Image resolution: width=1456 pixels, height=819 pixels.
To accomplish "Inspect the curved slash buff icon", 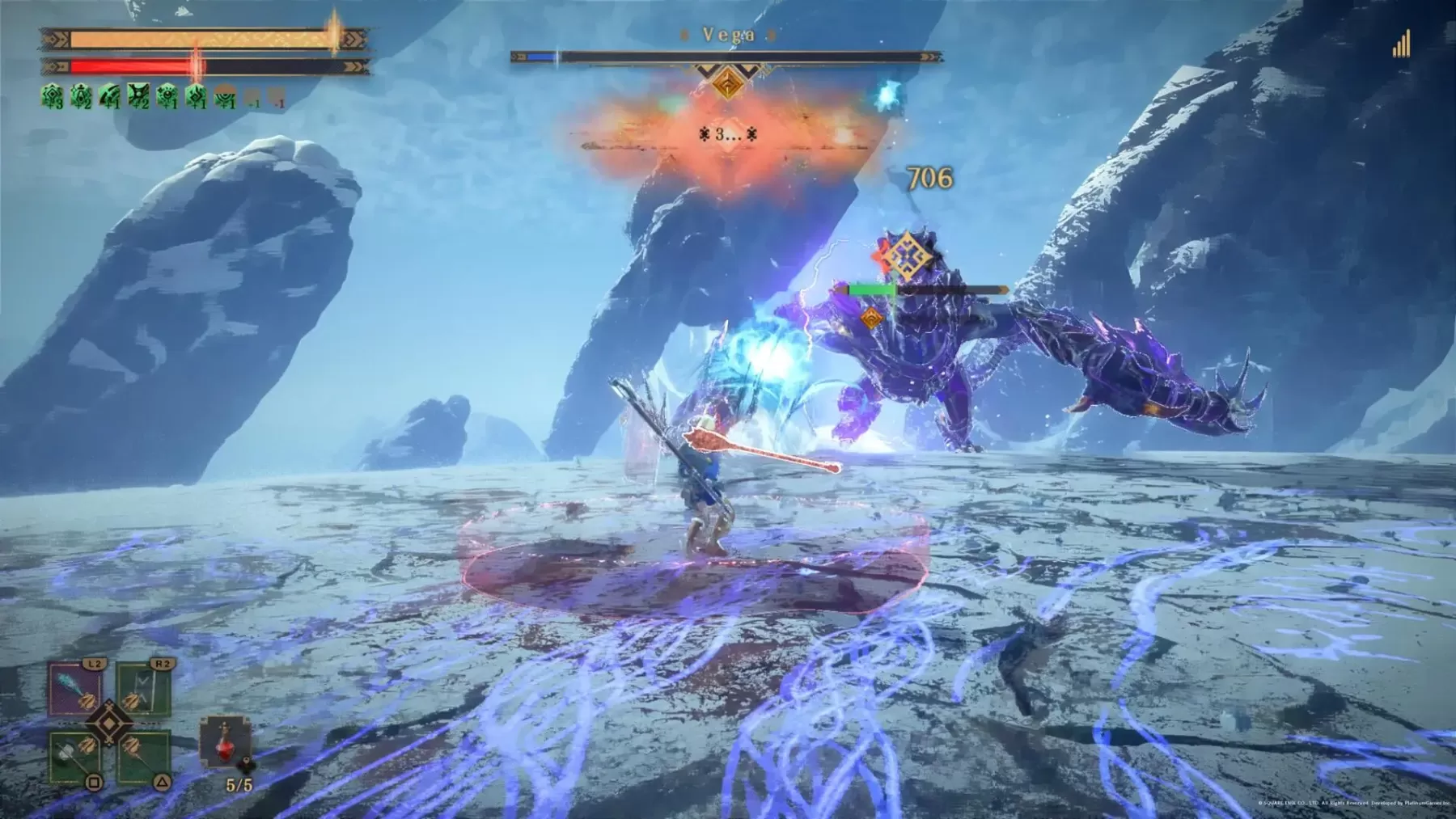I will [109, 97].
